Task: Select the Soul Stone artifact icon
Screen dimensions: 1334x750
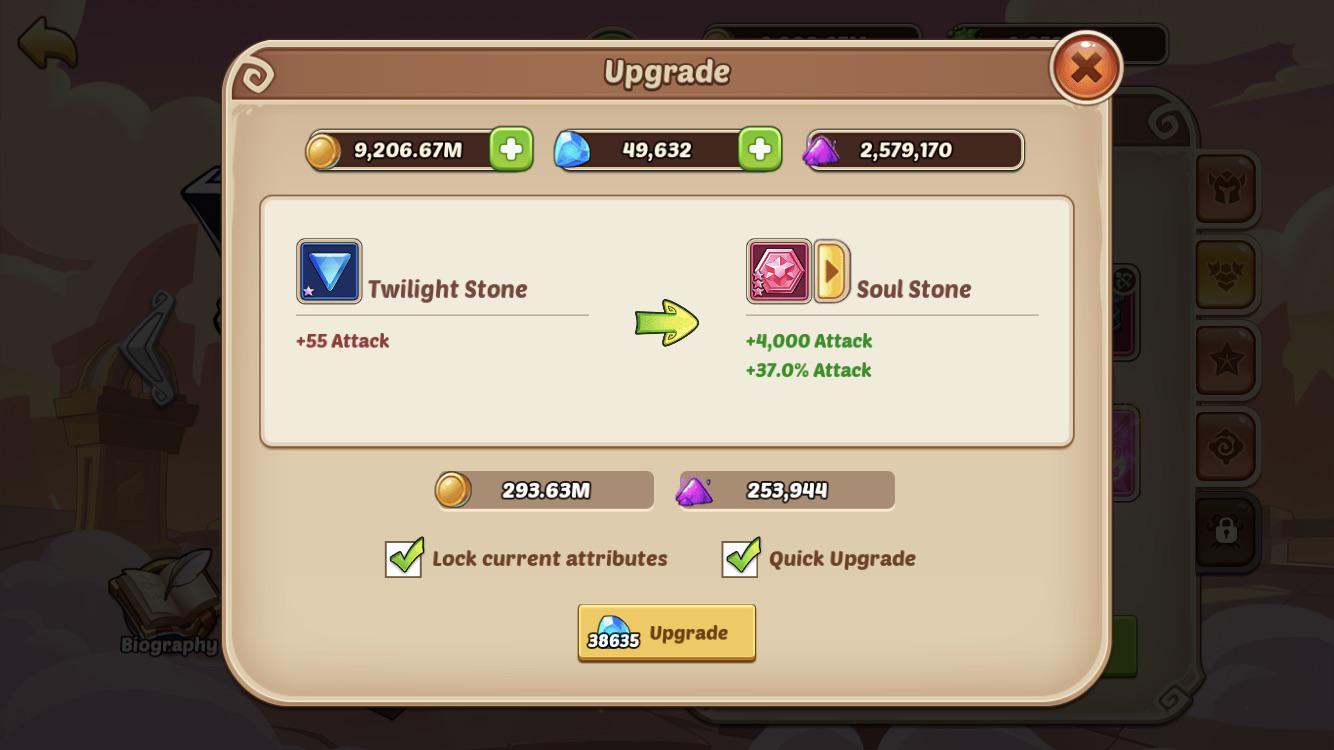Action: coord(778,271)
